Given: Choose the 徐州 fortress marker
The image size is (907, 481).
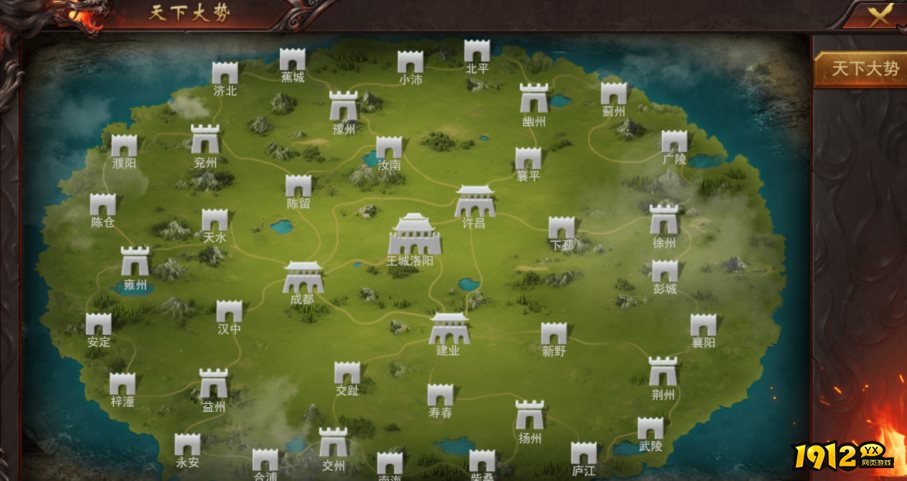Looking at the screenshot, I should tap(664, 220).
